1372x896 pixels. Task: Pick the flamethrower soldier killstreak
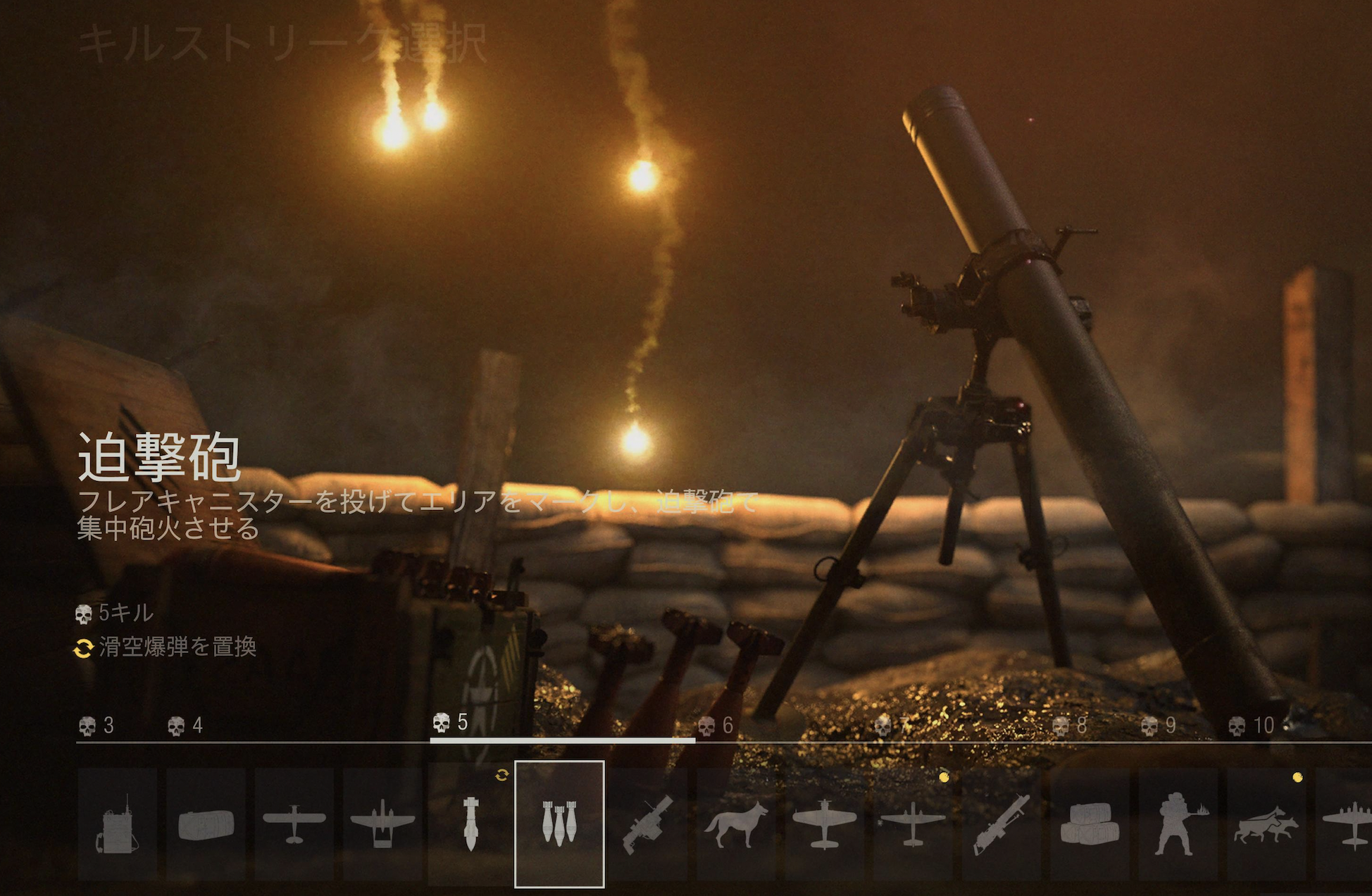click(1178, 824)
